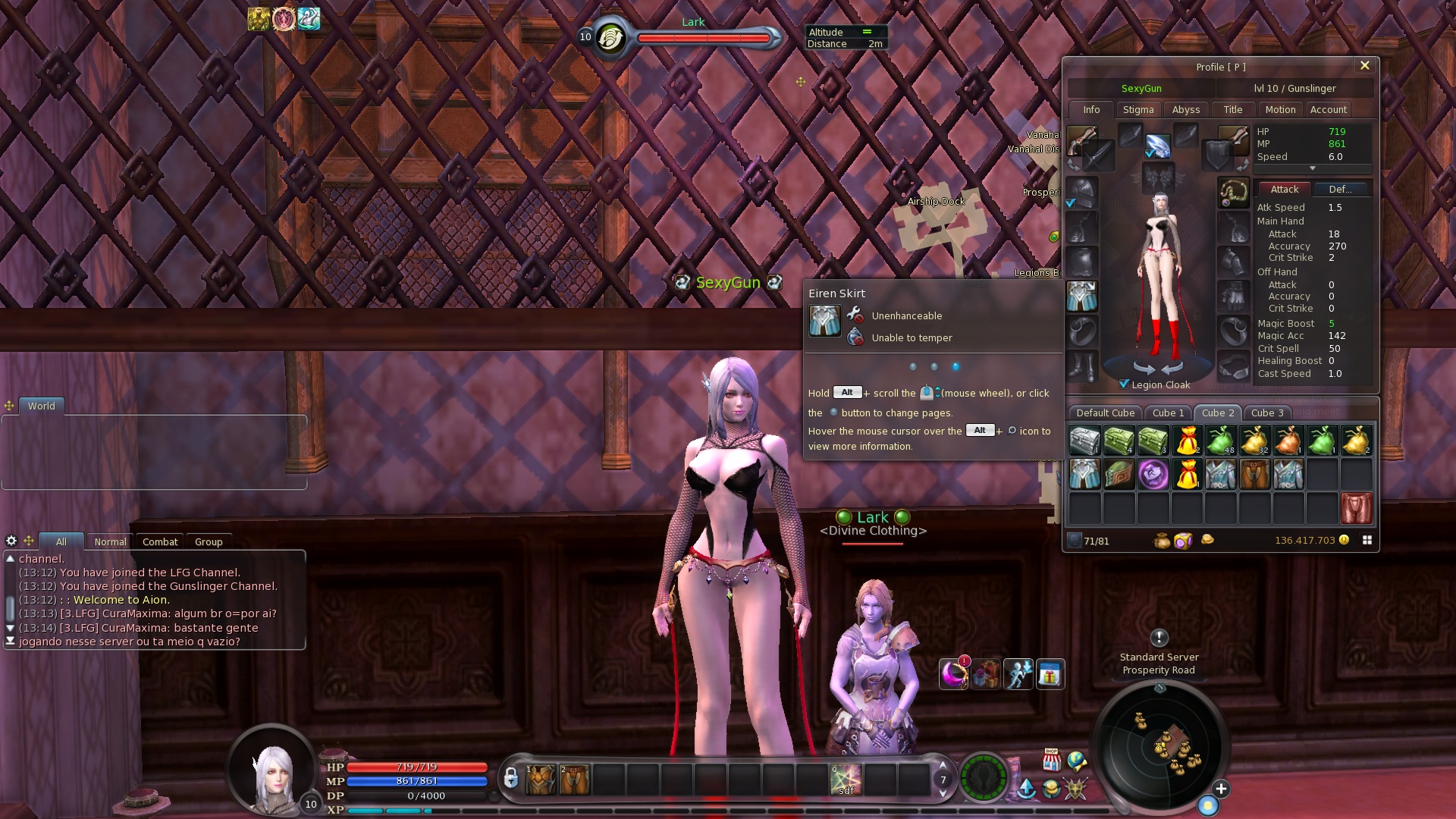The image size is (1456, 819).
Task: Switch to the Cube 1 tab
Action: (x=1167, y=413)
